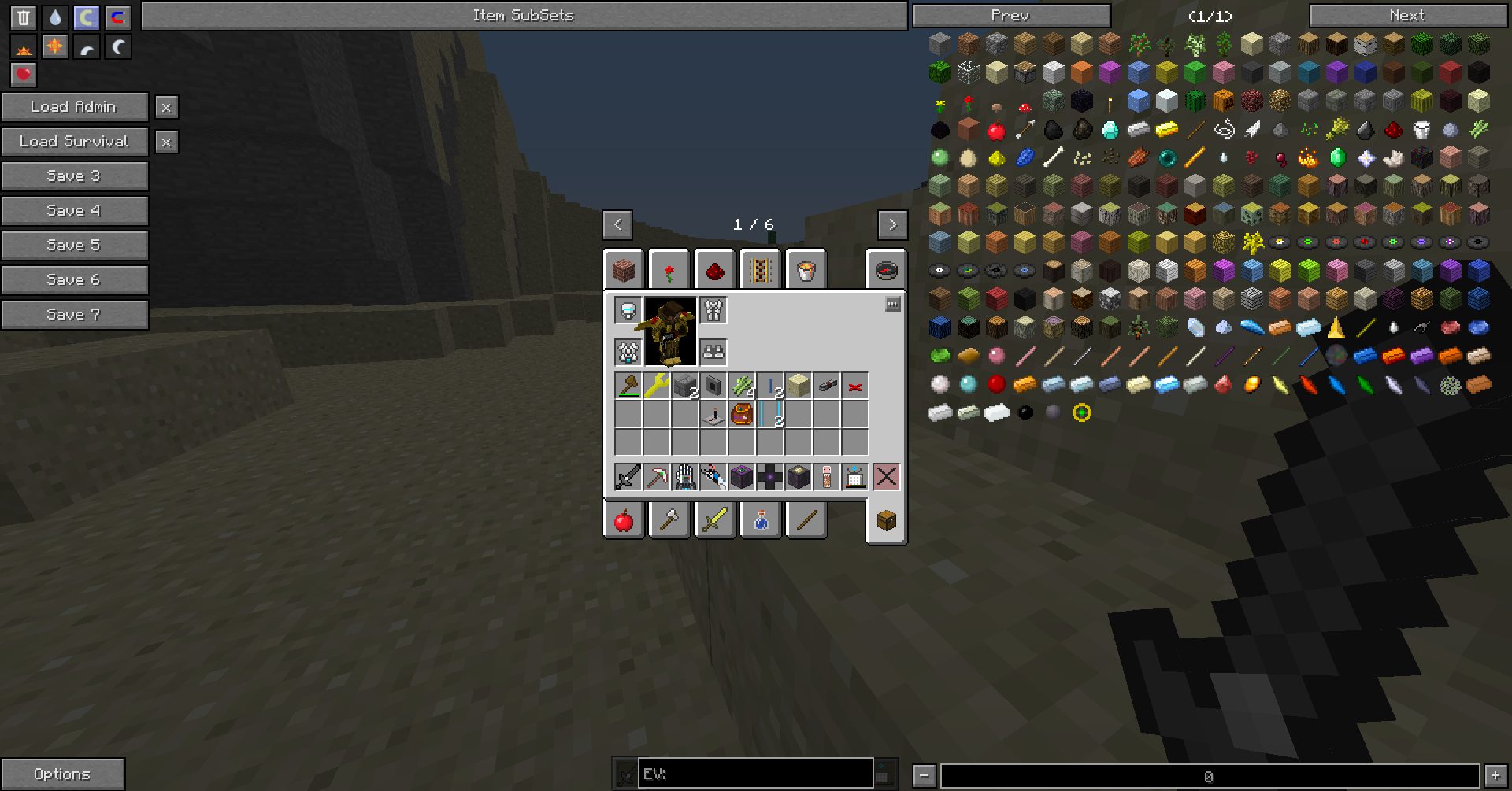Image resolution: width=1512 pixels, height=791 pixels.
Task: Choose the Save 5 slot
Action: click(x=74, y=246)
